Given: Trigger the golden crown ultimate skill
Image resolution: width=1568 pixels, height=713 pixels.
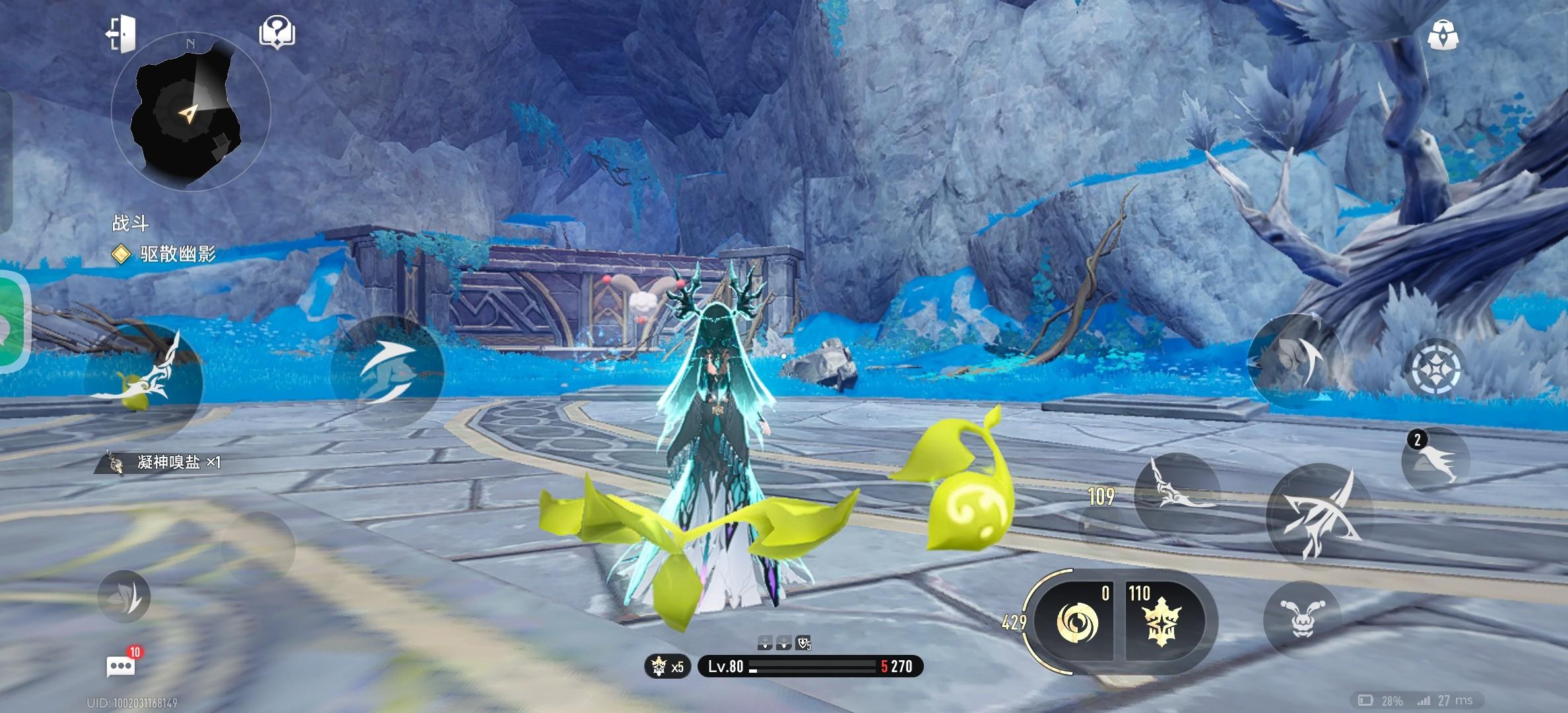Looking at the screenshot, I should click(1162, 623).
